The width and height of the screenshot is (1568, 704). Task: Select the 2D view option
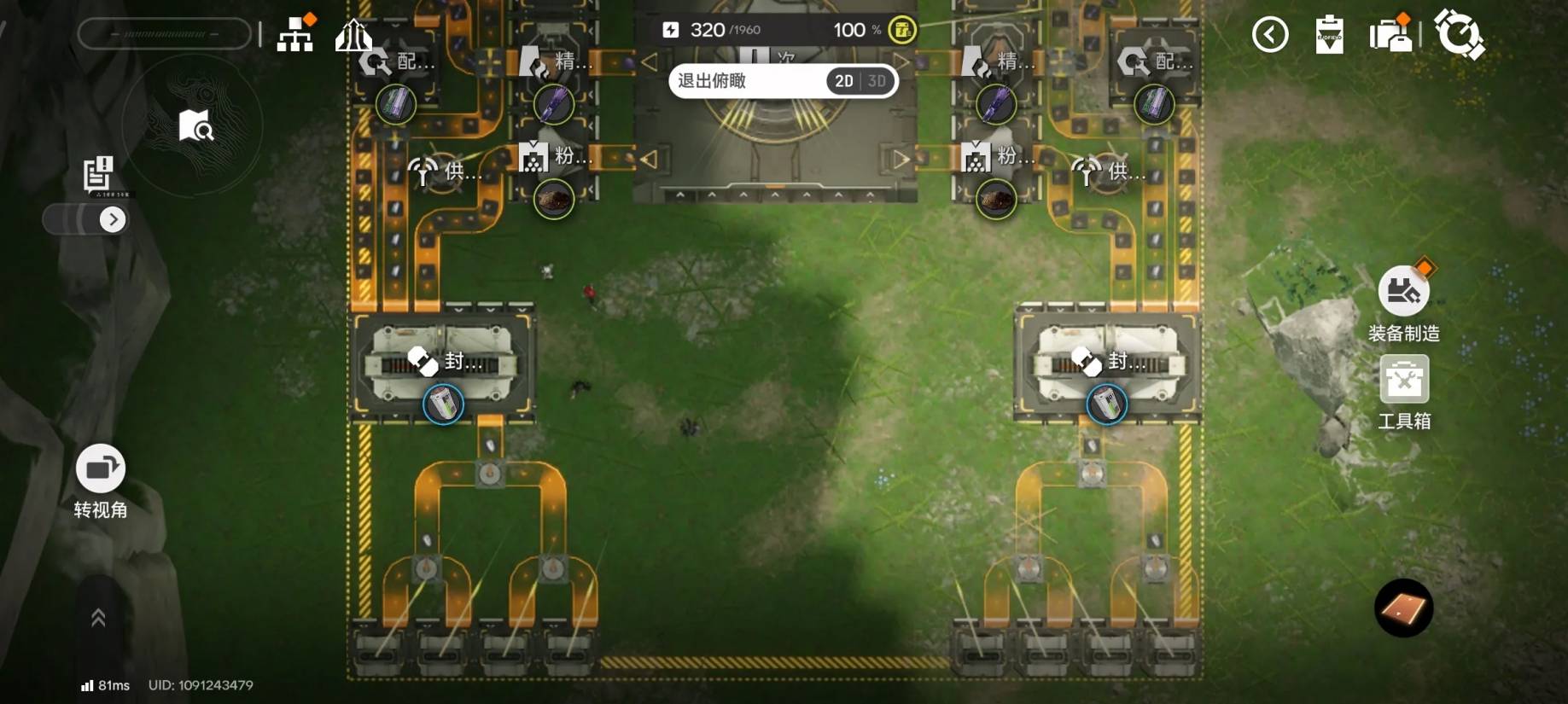(x=843, y=81)
